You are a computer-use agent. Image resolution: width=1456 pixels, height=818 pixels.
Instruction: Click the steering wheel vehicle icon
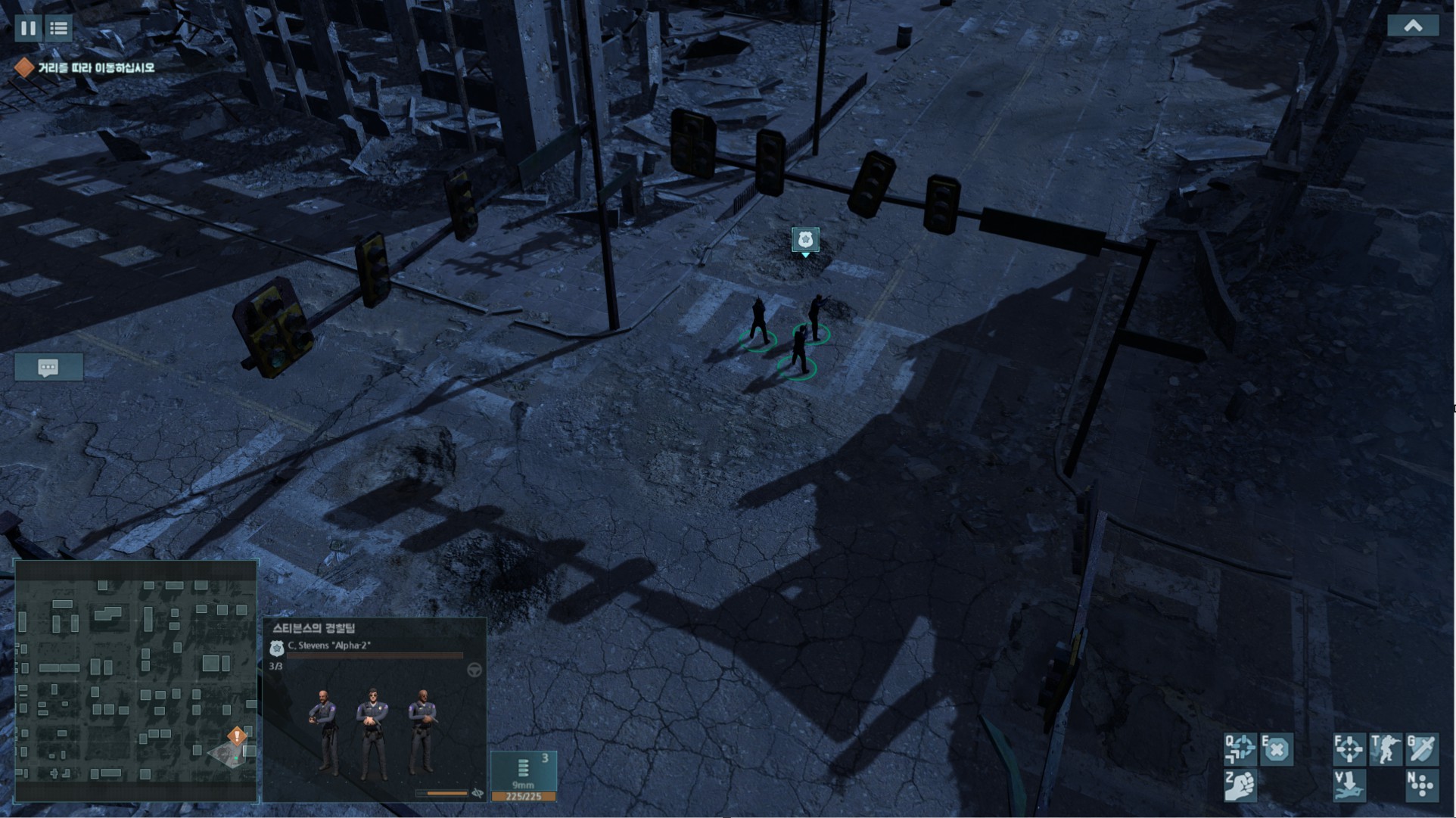tap(474, 670)
